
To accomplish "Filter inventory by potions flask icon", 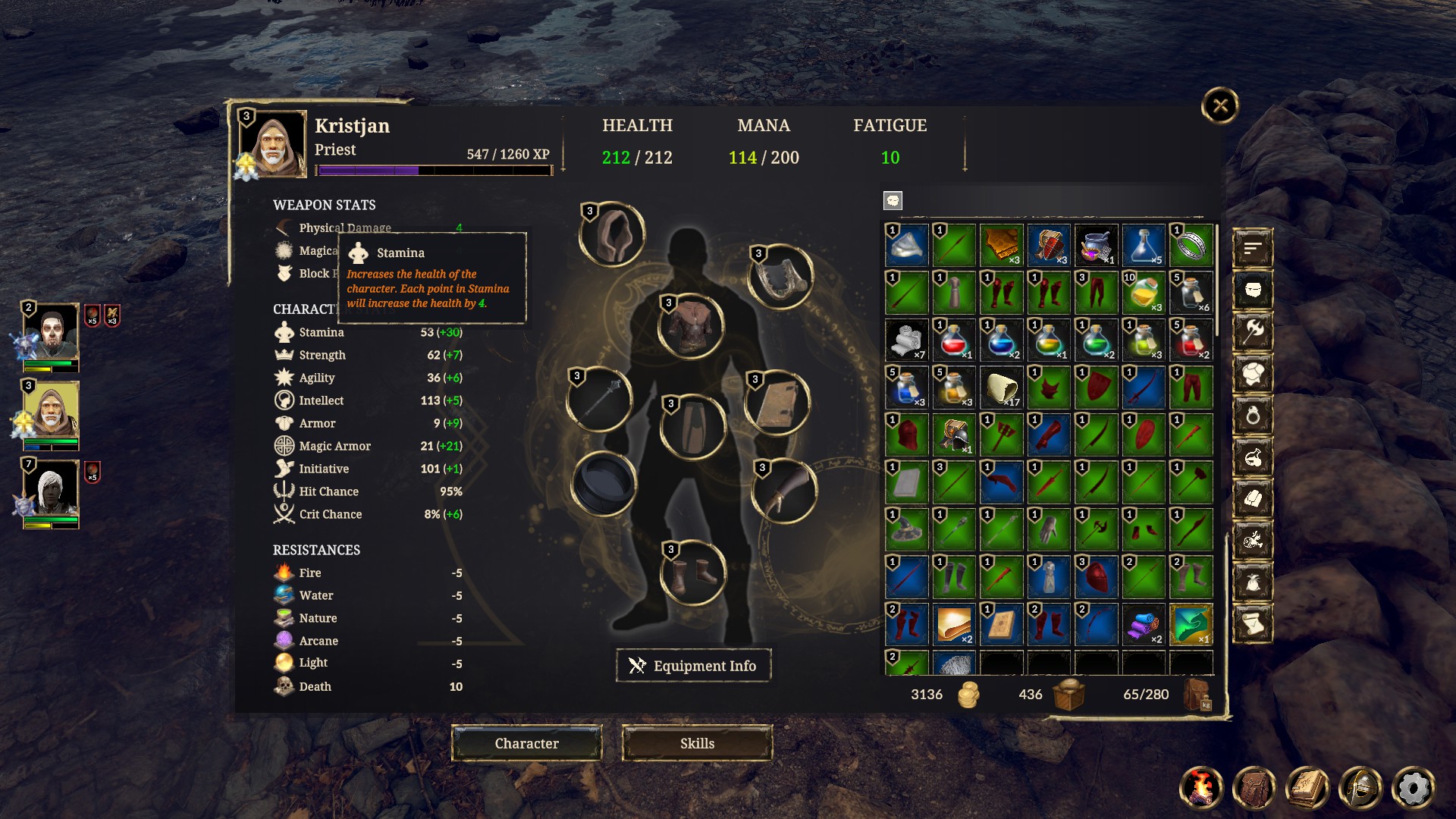I will click(x=1253, y=457).
